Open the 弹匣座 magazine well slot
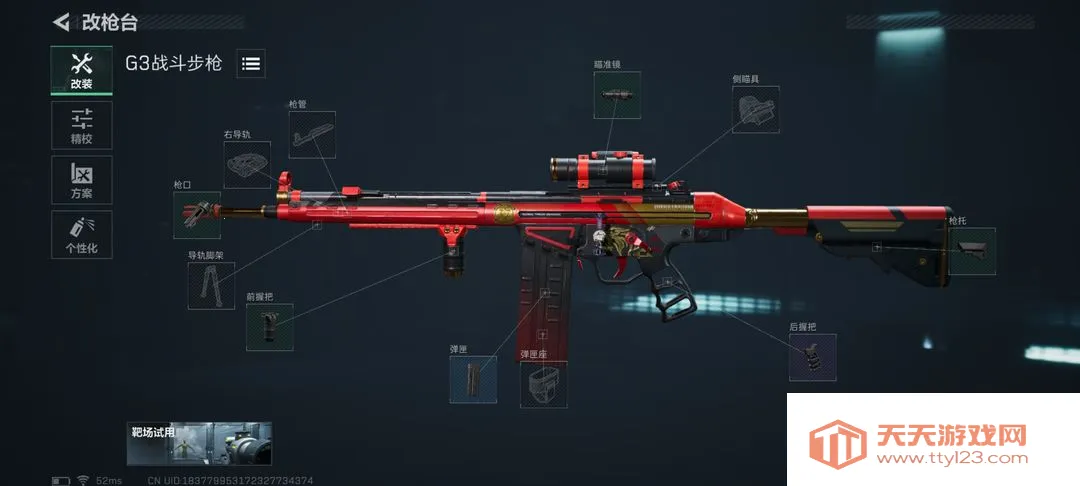This screenshot has width=1080, height=486. pyautogui.click(x=543, y=385)
